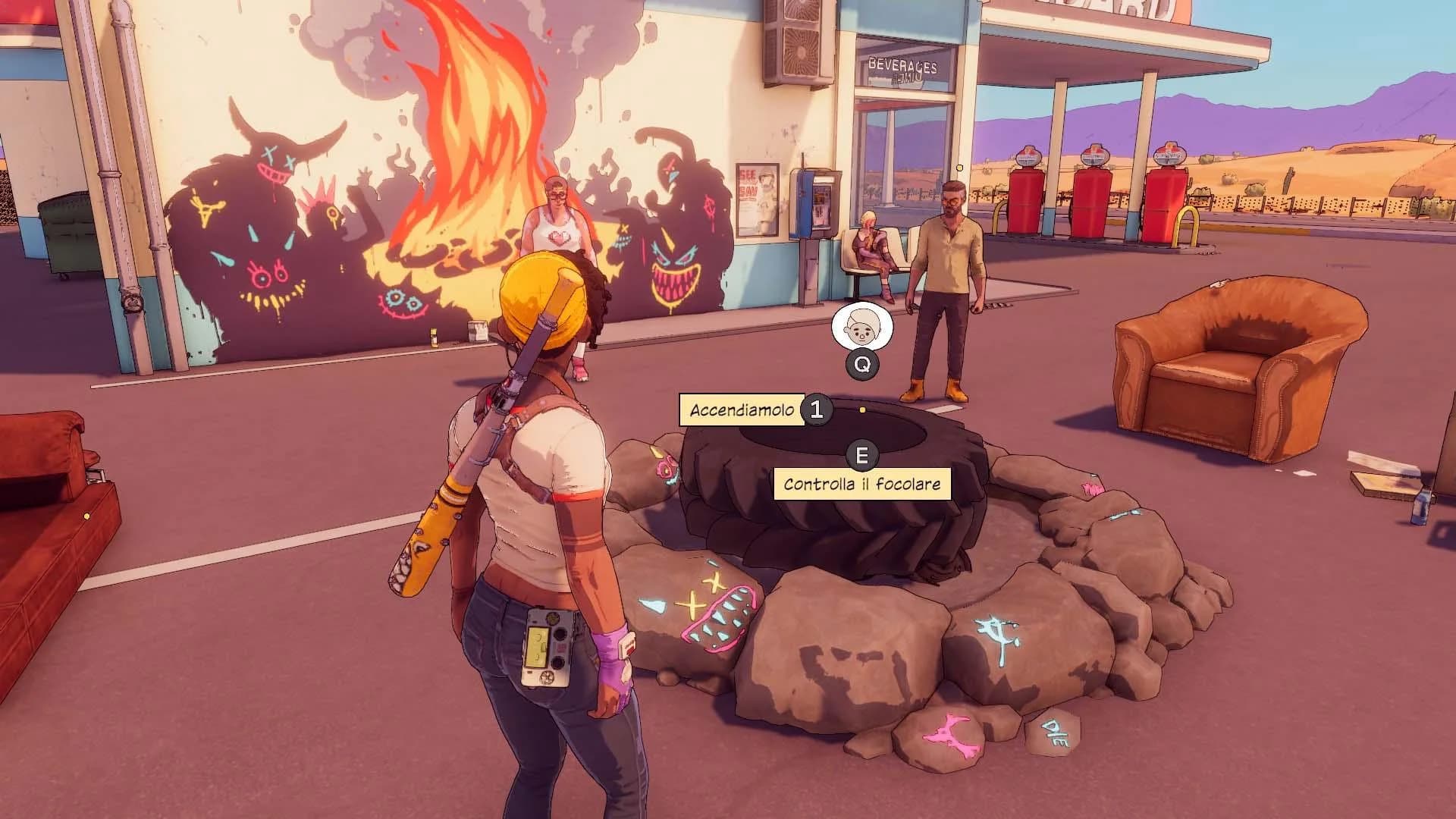Viewport: 1456px width, 819px height.
Task: Click the Controlla il focolare action label
Action: click(x=861, y=482)
